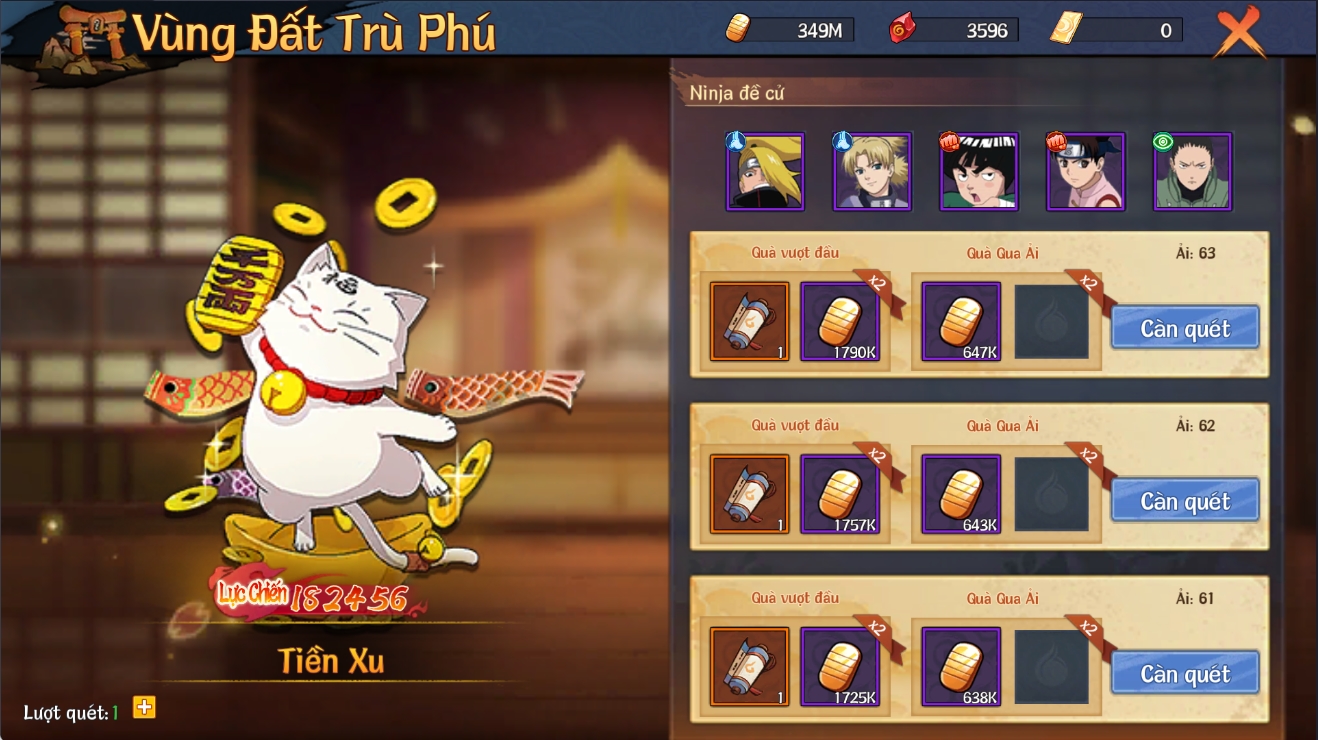Viewport: 1318px width, 740px height.
Task: View the 1725K coin reward slot
Action: [x=840, y=667]
